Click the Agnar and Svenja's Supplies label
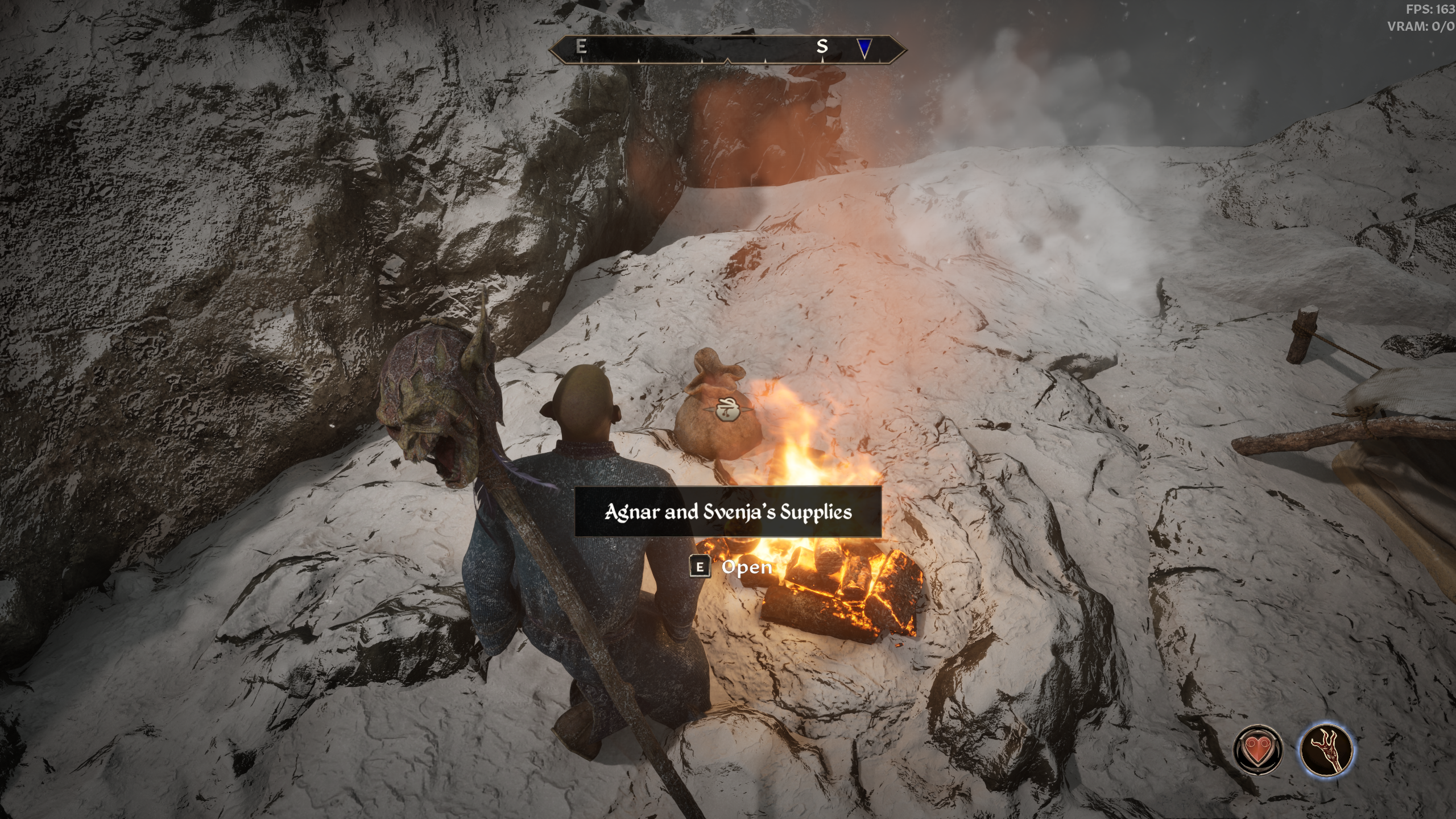Image resolution: width=1456 pixels, height=819 pixels. pyautogui.click(x=728, y=512)
